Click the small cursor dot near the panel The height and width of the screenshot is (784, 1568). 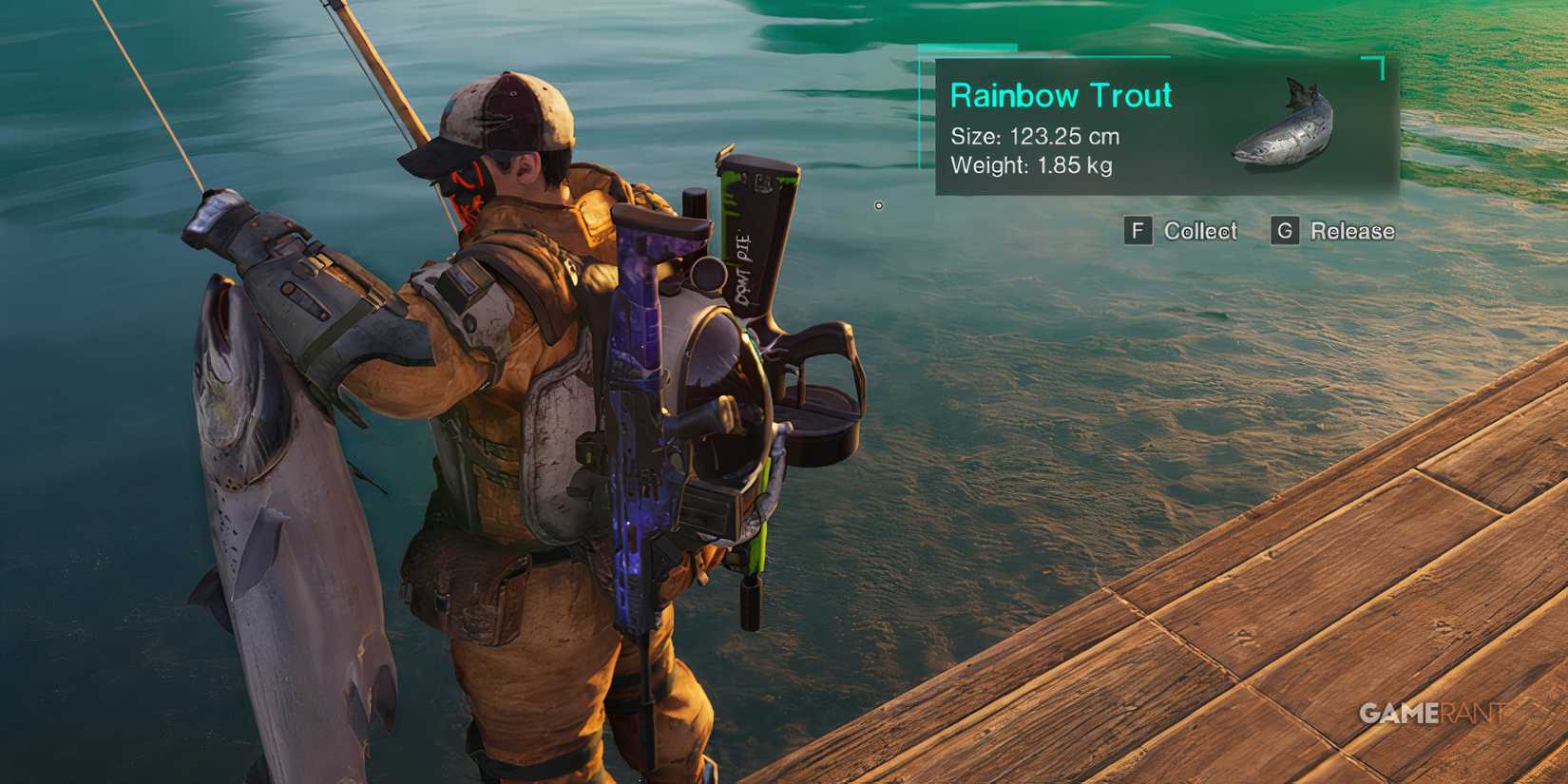(x=879, y=206)
